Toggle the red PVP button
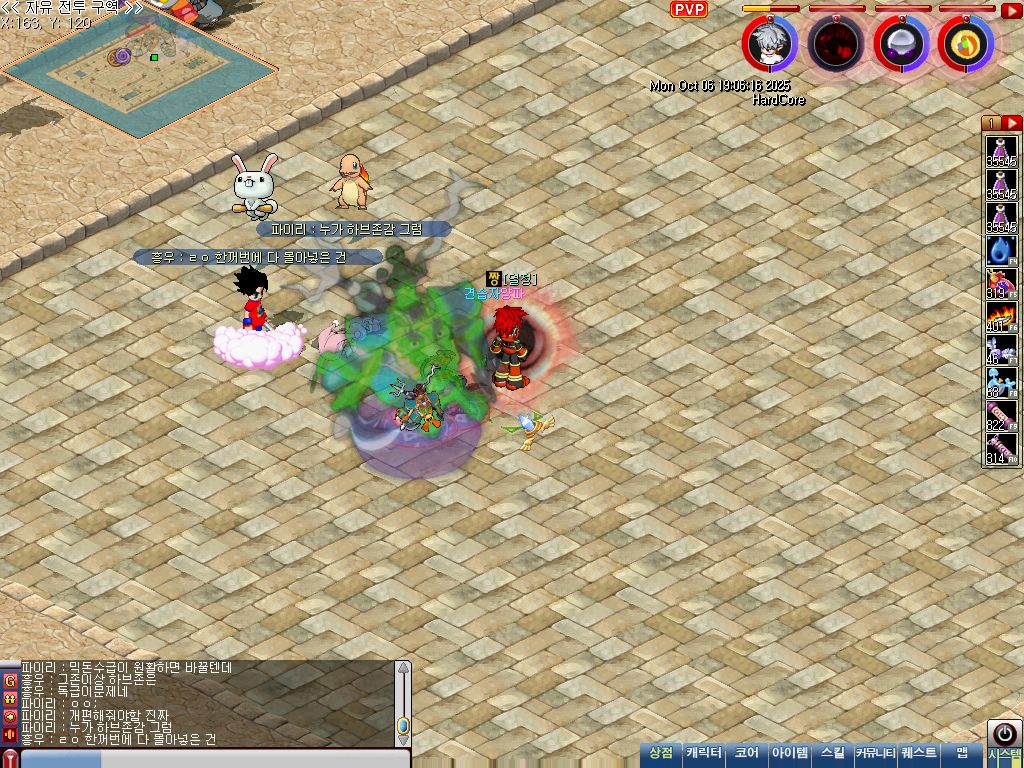 coord(688,9)
